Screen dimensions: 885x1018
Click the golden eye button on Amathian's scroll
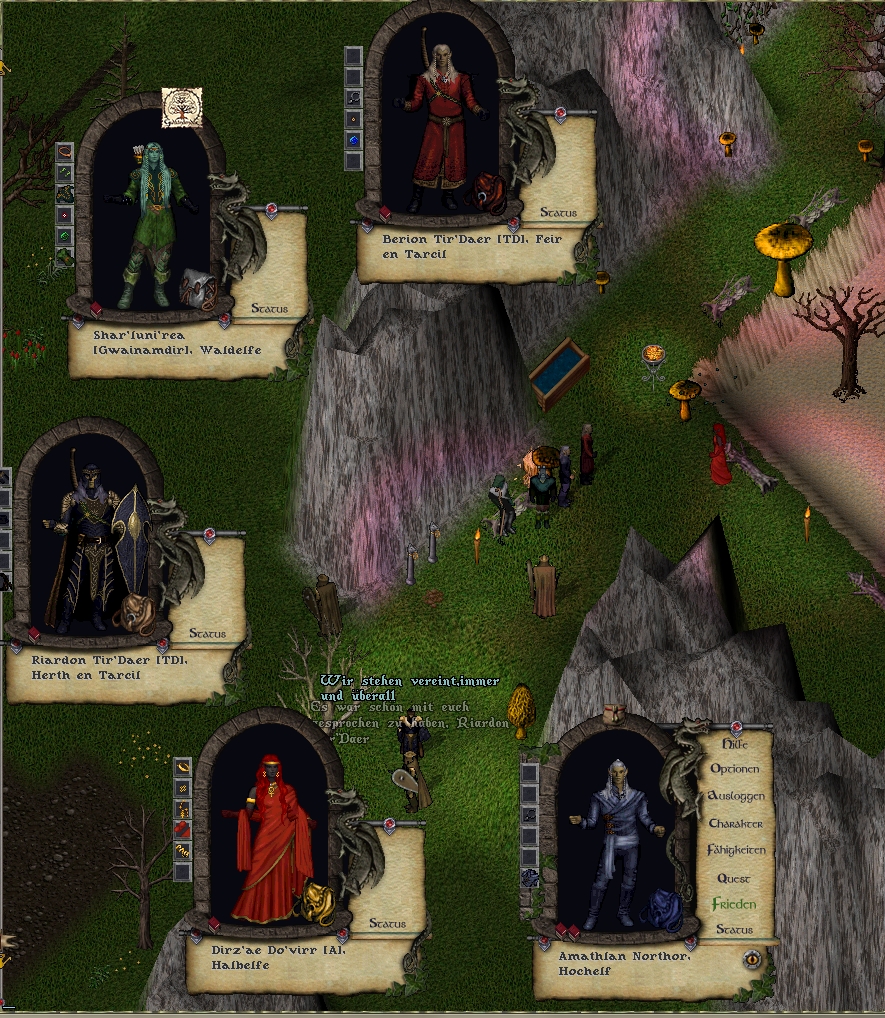(x=752, y=959)
